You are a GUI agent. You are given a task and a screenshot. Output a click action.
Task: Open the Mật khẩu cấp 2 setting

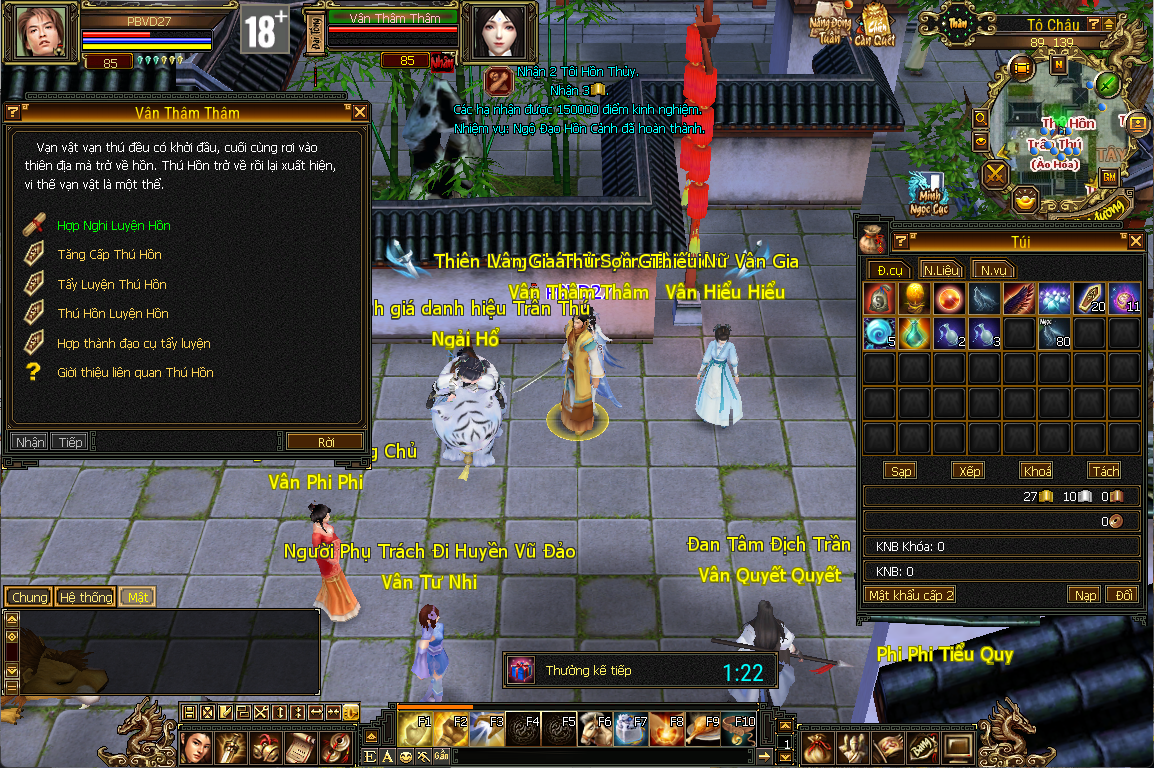pos(911,595)
